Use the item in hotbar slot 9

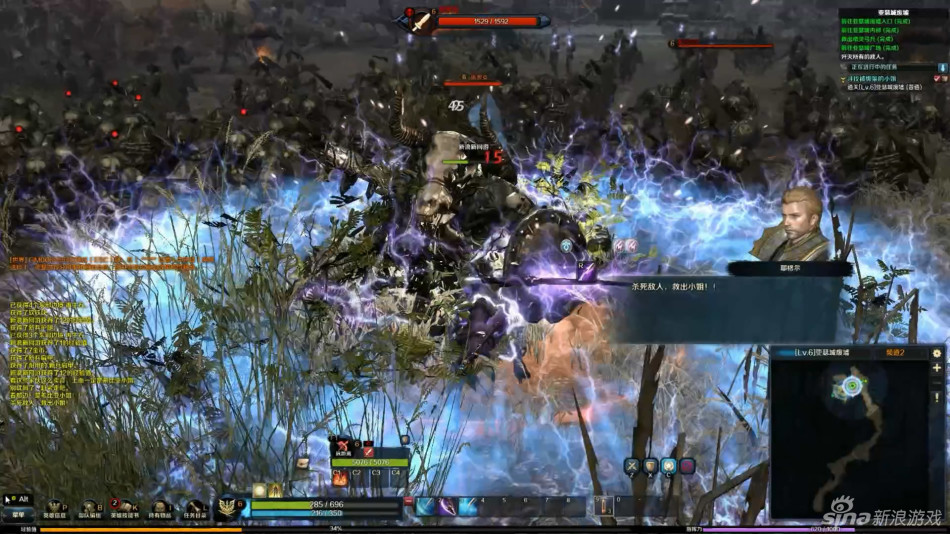(602, 507)
